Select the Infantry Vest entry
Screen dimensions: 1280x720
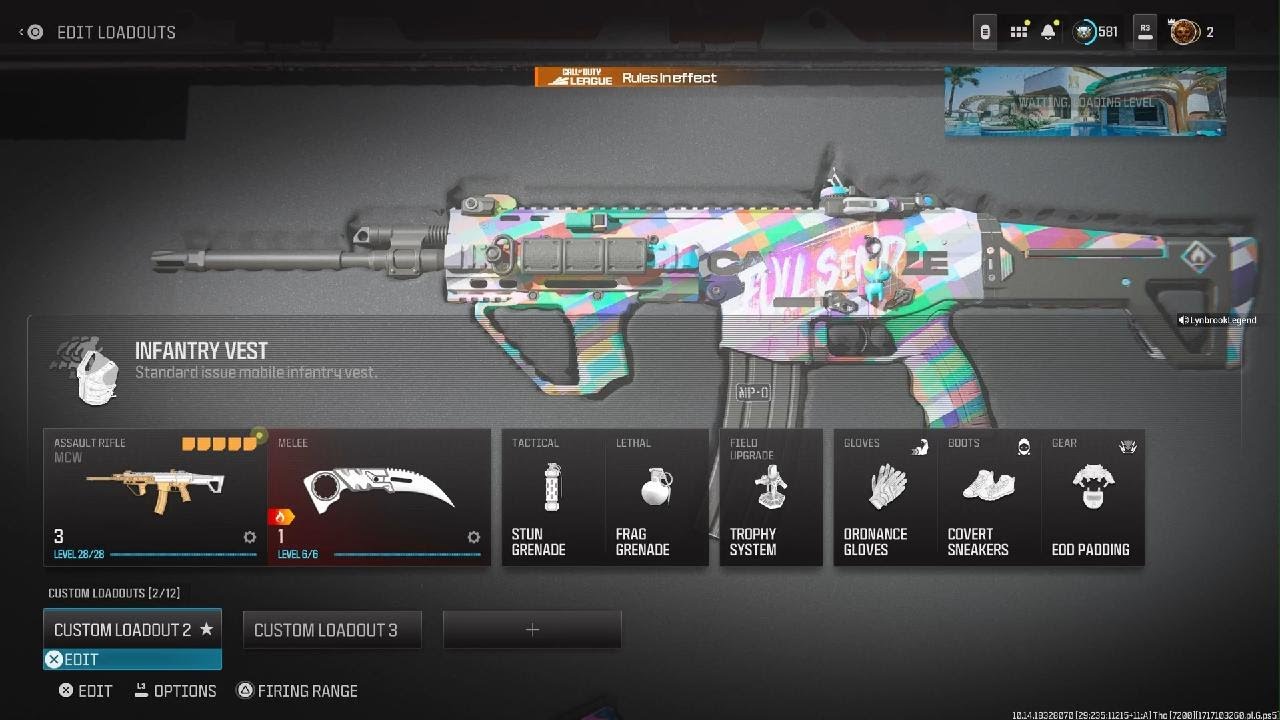(x=200, y=360)
